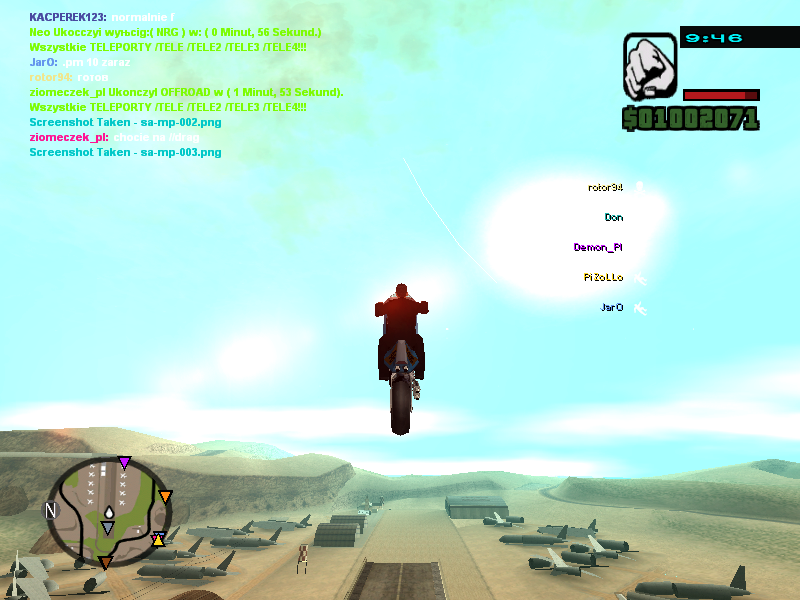The height and width of the screenshot is (600, 800).
Task: Click the yellow triangle radar blip
Action: point(157,540)
